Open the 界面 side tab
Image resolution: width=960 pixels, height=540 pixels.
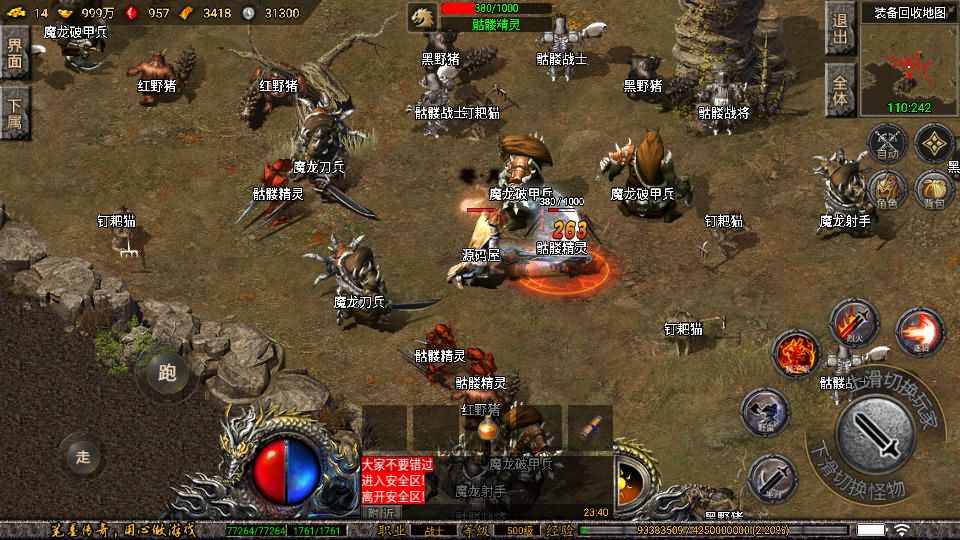point(14,52)
